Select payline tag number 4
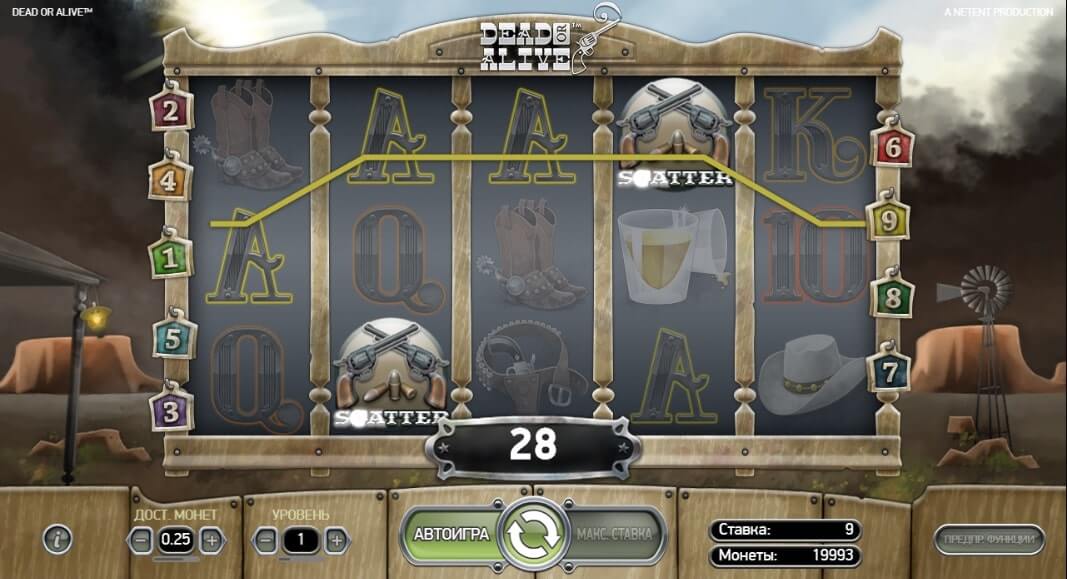 pos(170,182)
